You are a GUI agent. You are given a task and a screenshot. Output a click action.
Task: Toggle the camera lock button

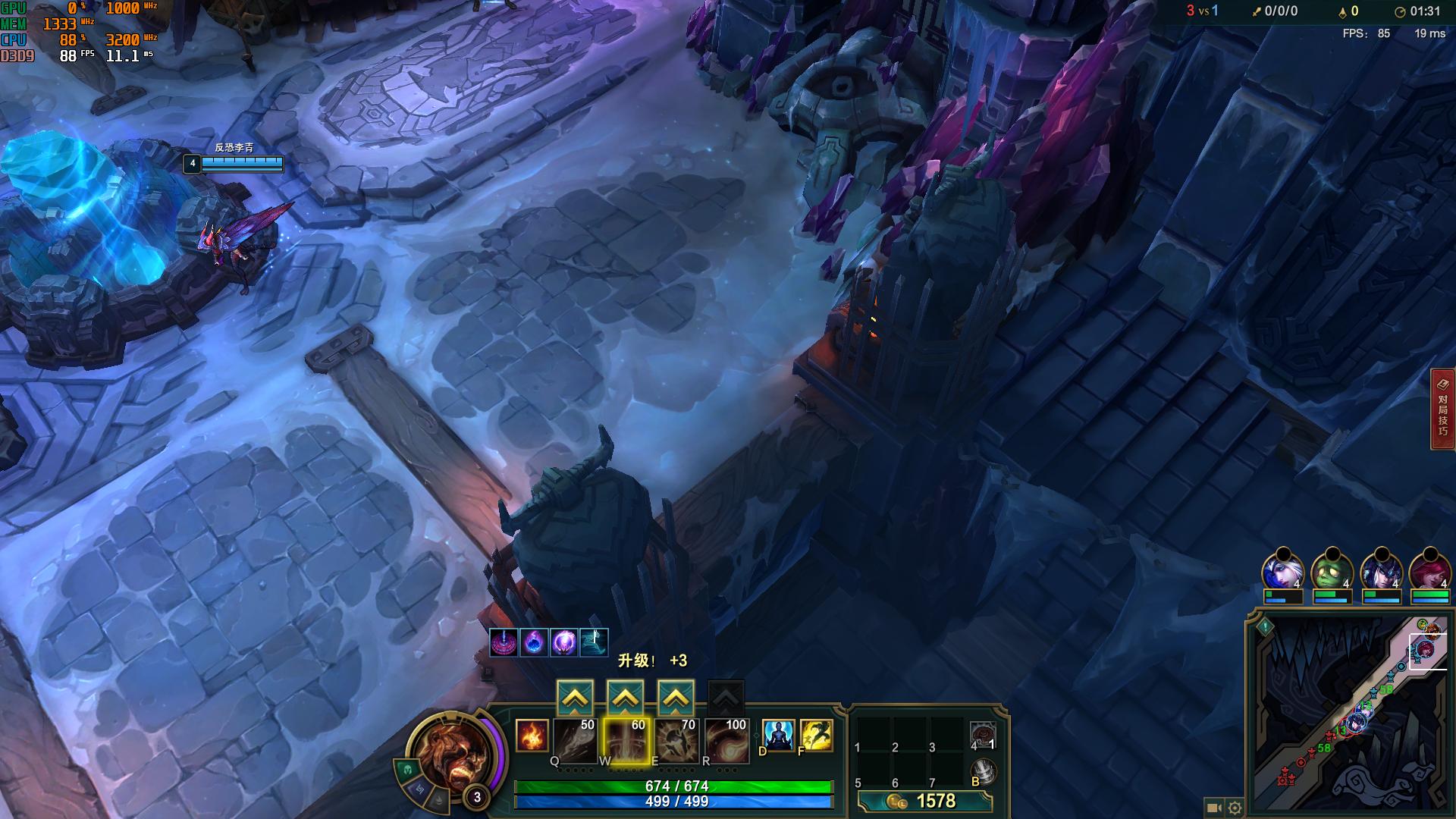[x=1213, y=808]
